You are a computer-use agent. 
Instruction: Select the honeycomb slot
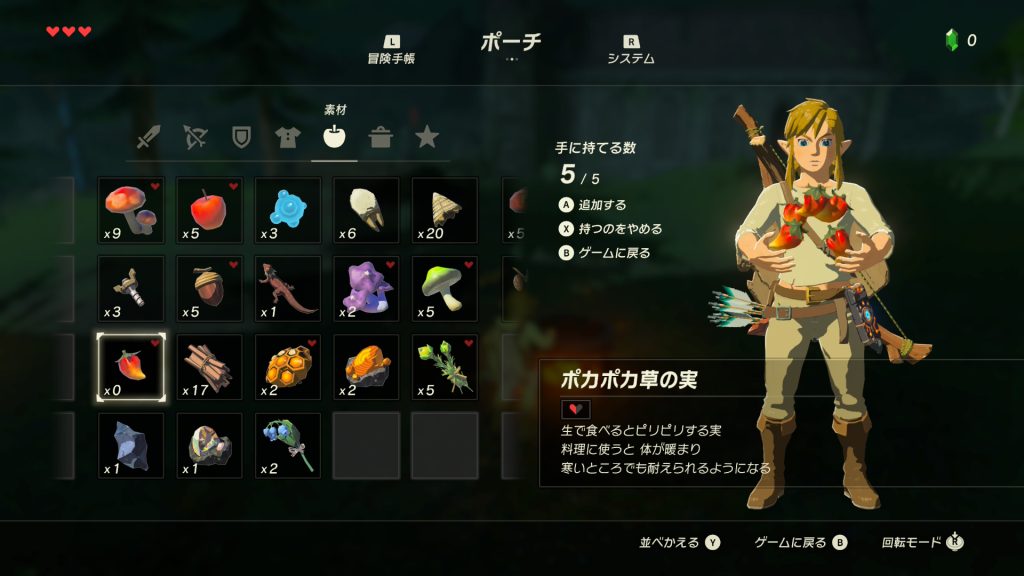(x=287, y=367)
